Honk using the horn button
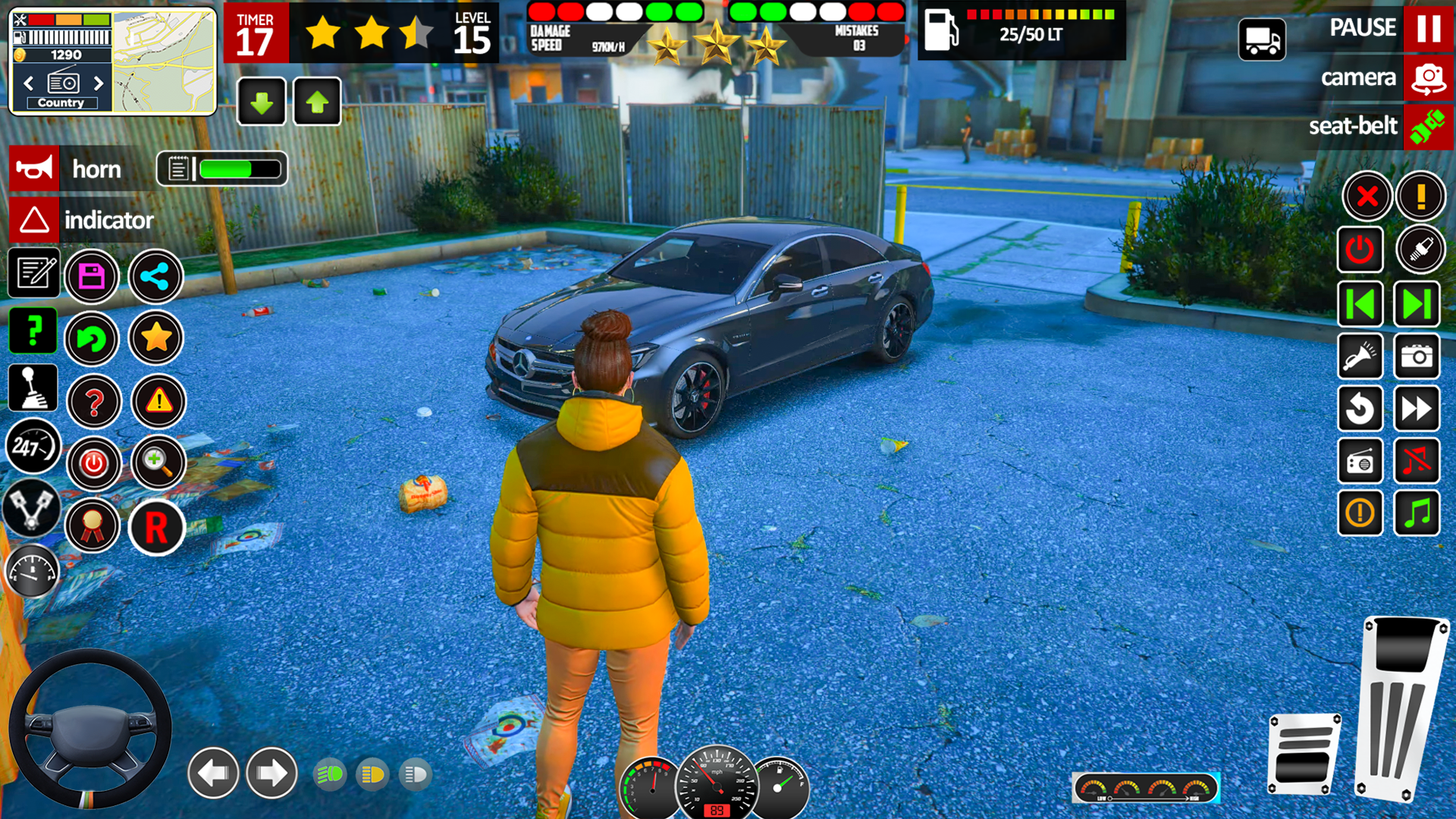Image resolution: width=1456 pixels, height=819 pixels. [x=67, y=168]
